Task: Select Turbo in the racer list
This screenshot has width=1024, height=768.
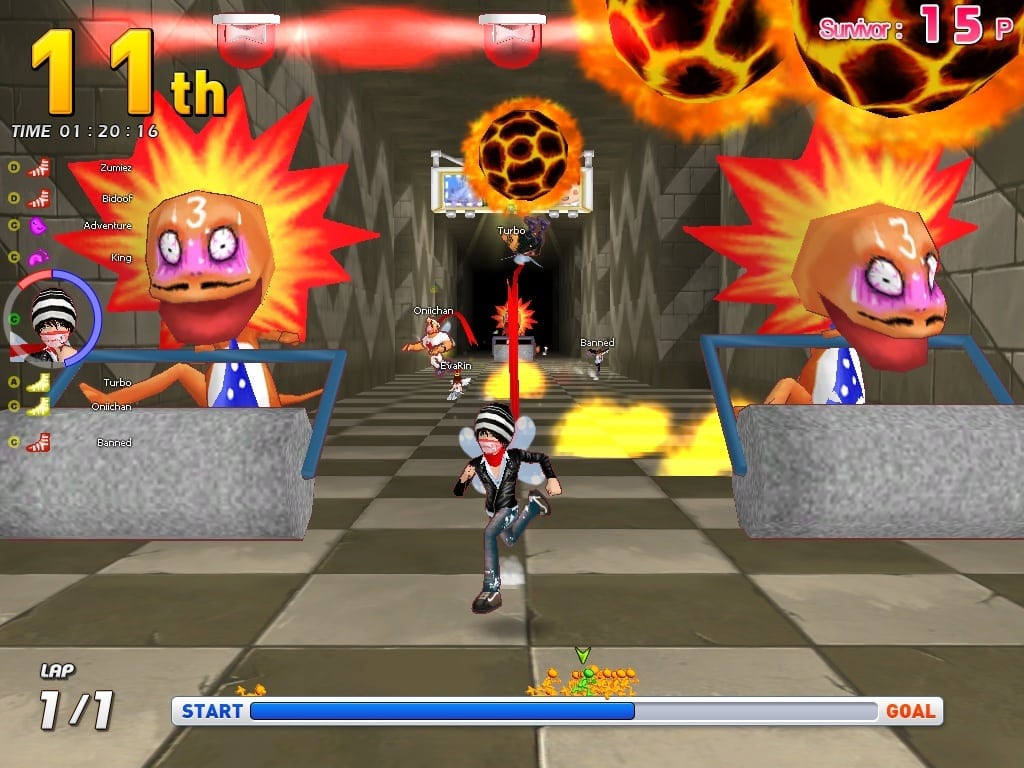Action: point(117,383)
